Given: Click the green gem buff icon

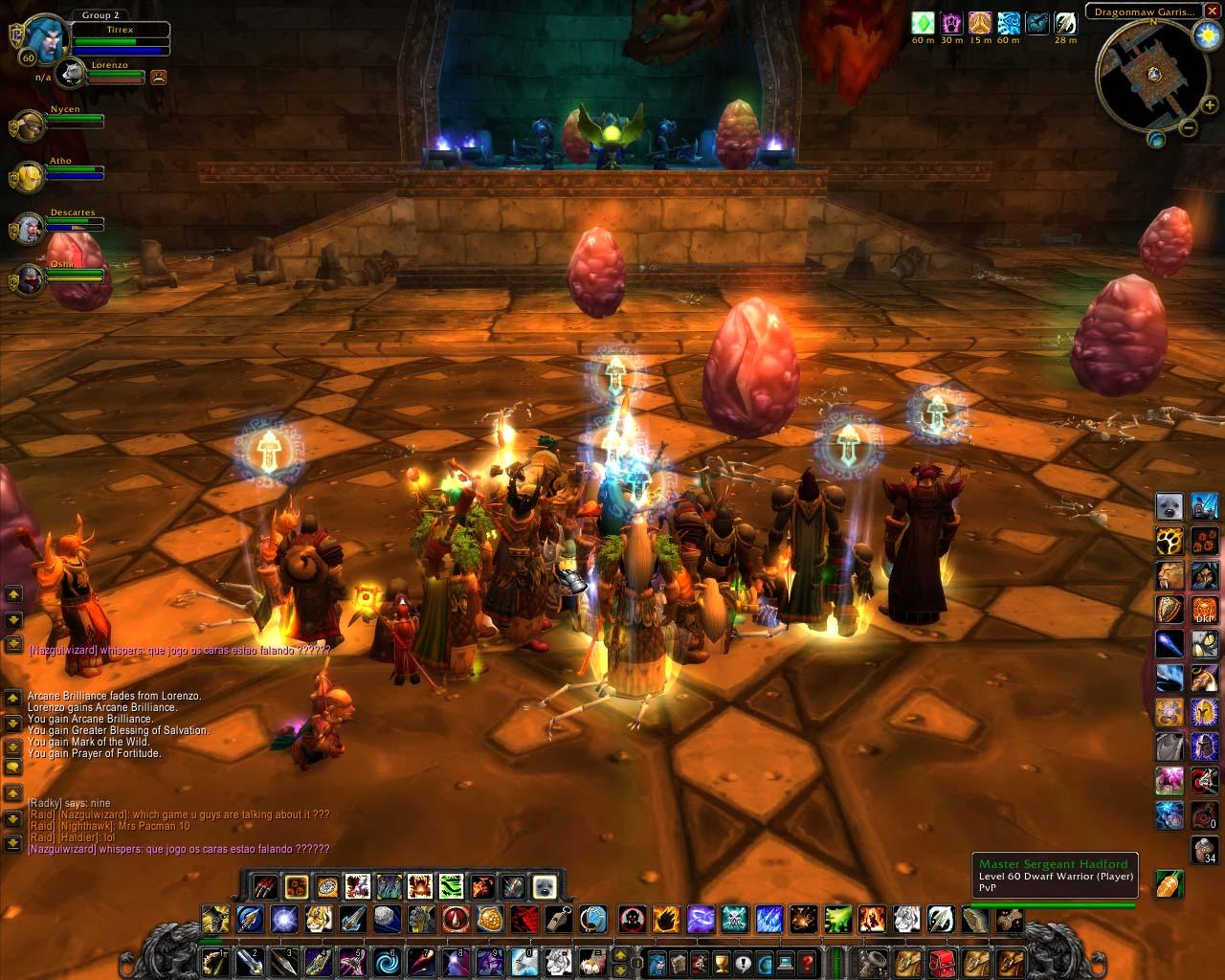Looking at the screenshot, I should click(x=923, y=23).
